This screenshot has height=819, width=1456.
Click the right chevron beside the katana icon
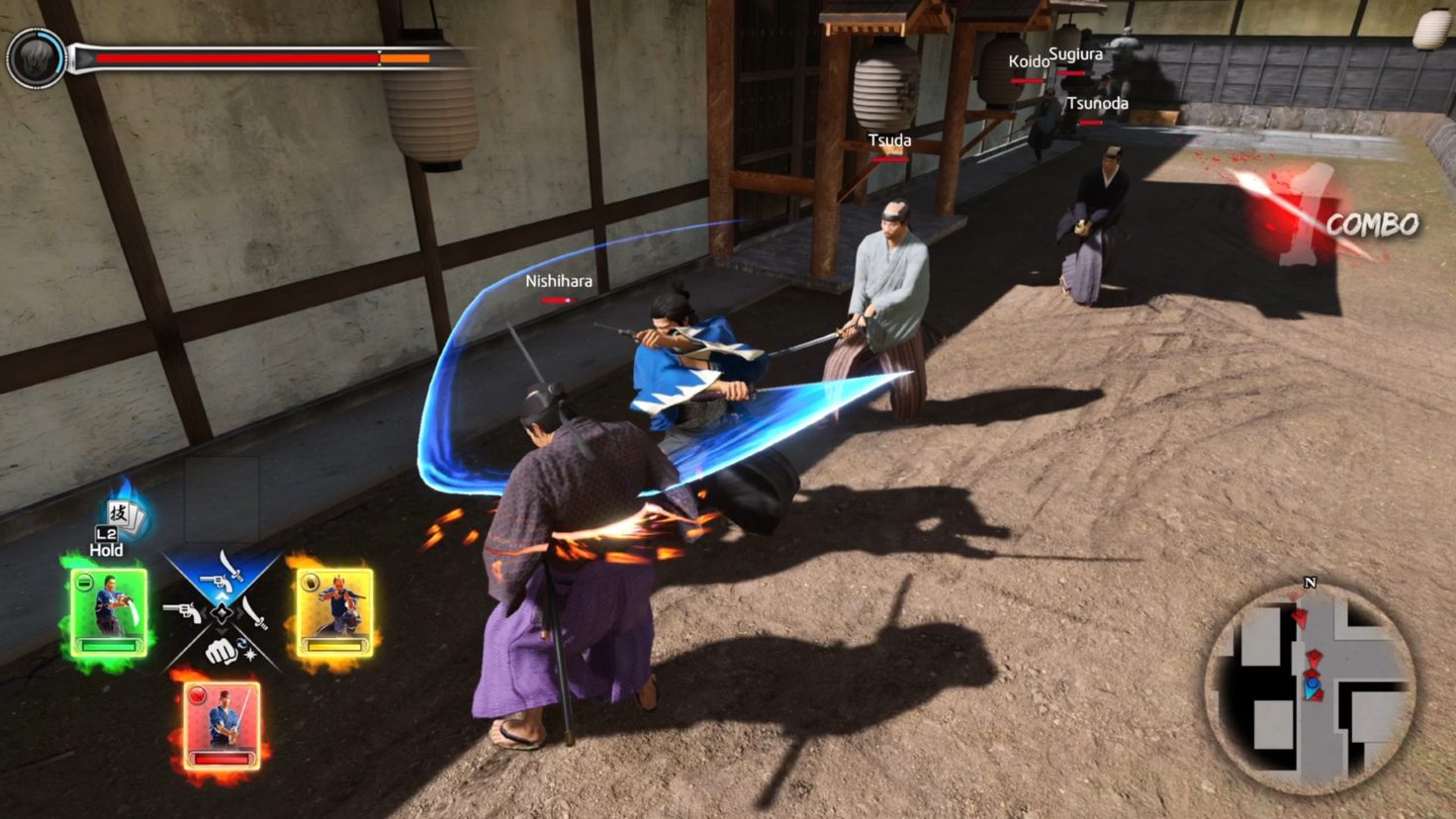(x=240, y=611)
